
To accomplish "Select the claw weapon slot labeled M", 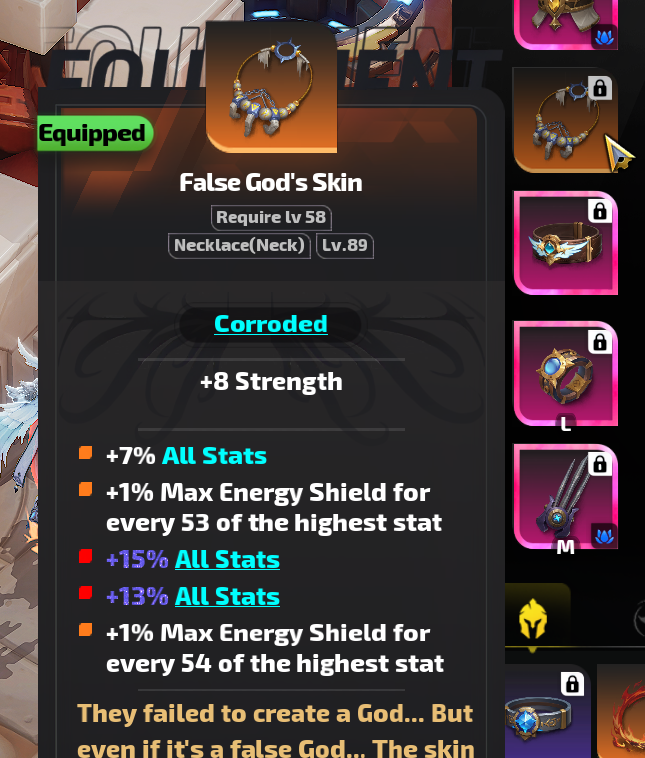I will [565, 497].
